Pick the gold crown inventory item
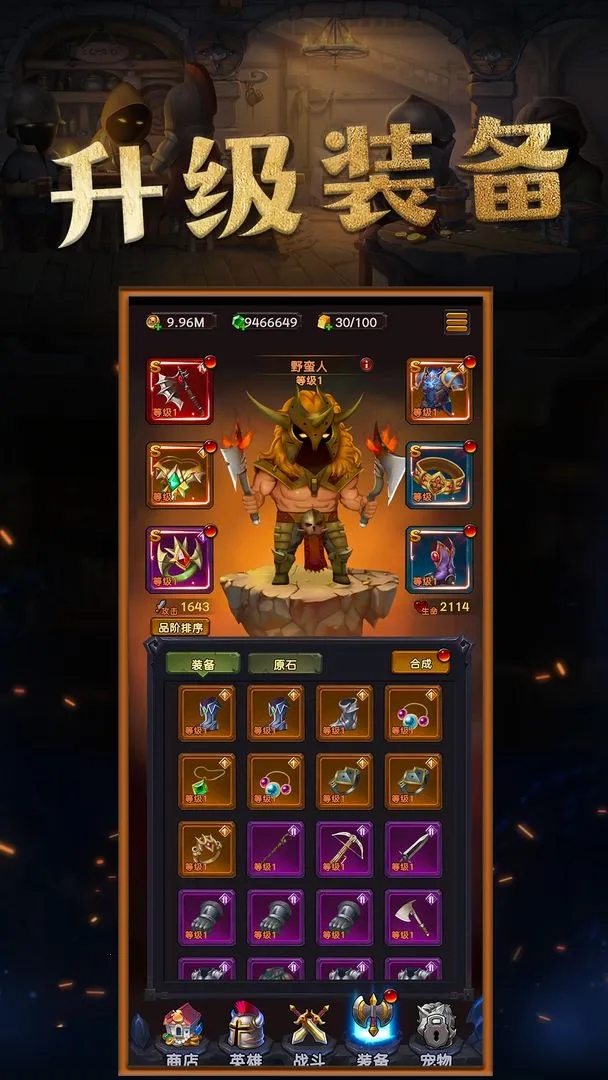This screenshot has width=608, height=1080. point(207,849)
